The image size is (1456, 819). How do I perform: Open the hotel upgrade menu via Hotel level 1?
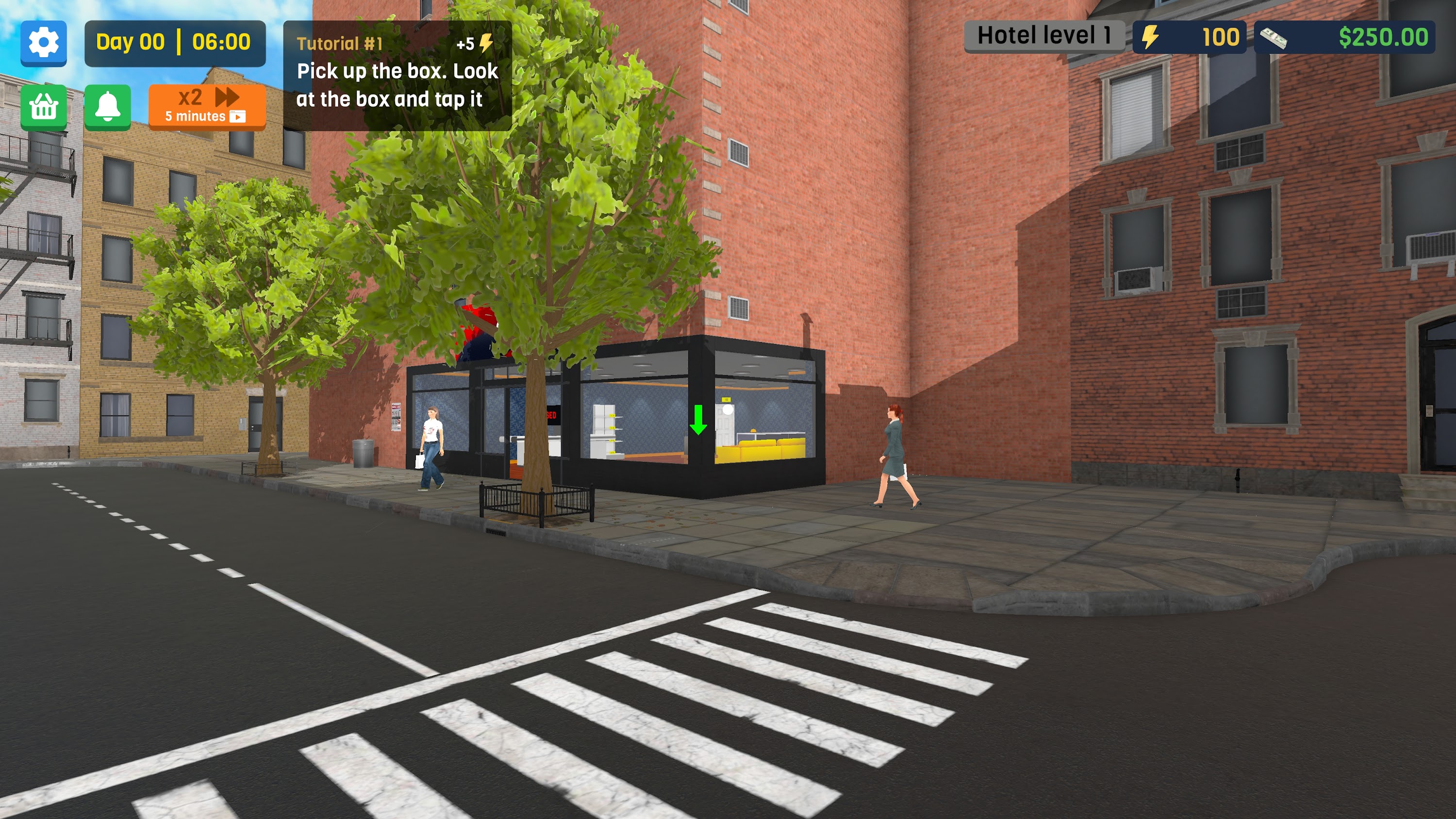pos(1044,35)
